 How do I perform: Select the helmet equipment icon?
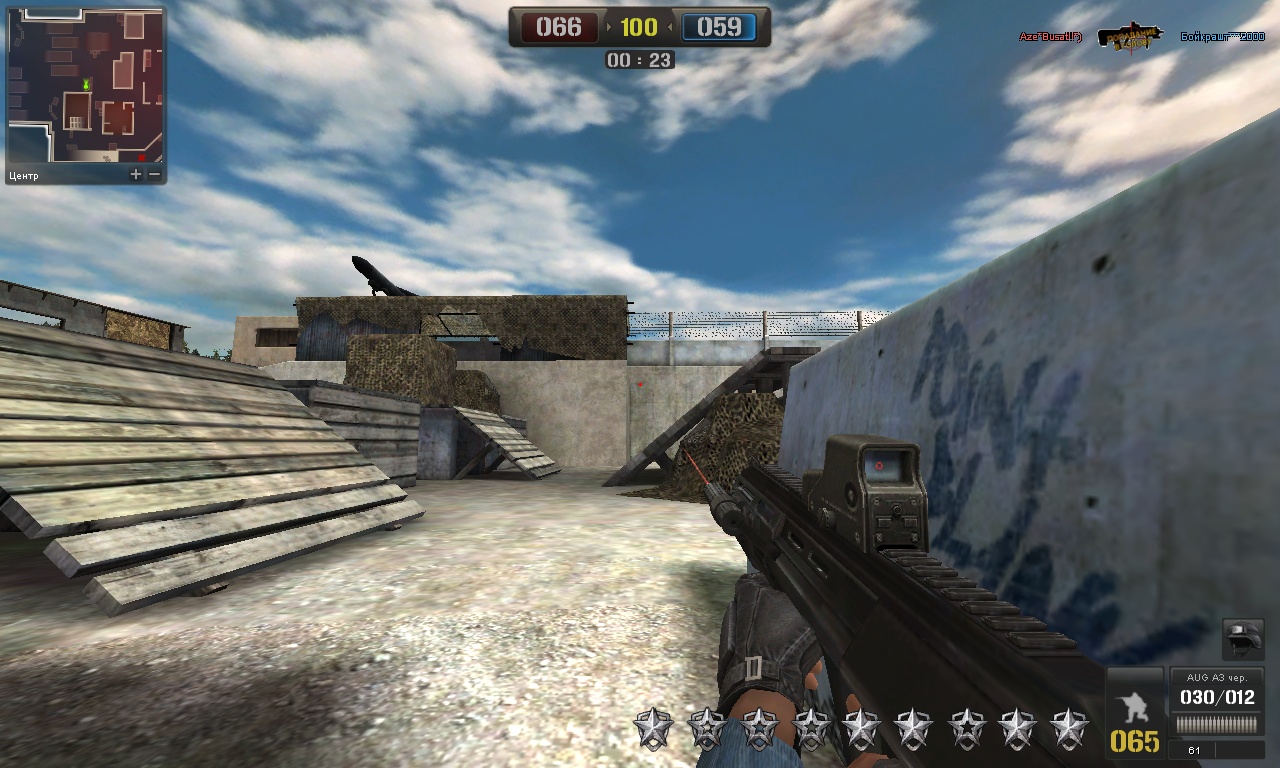point(1242,639)
